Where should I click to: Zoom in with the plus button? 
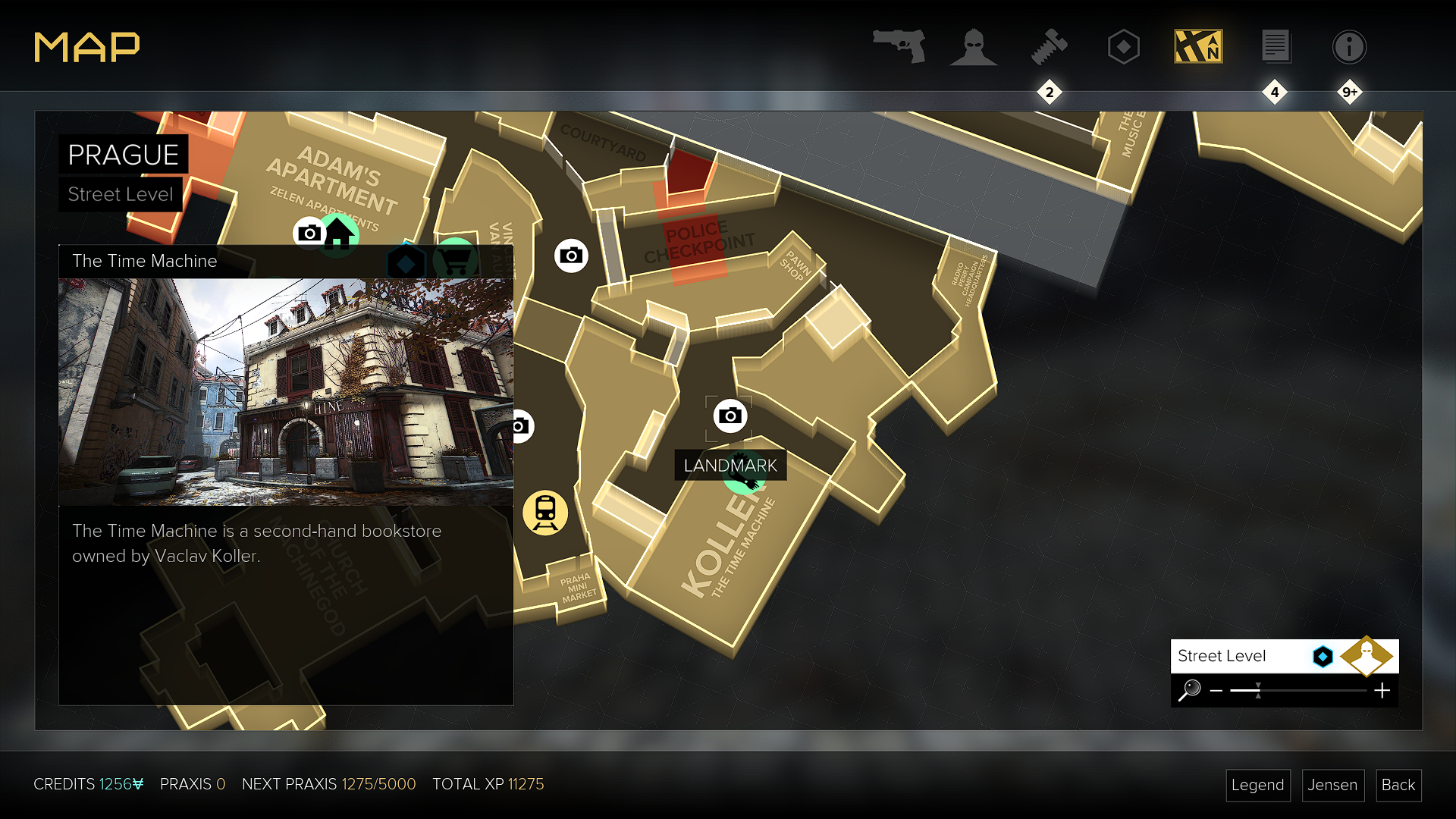point(1382,691)
